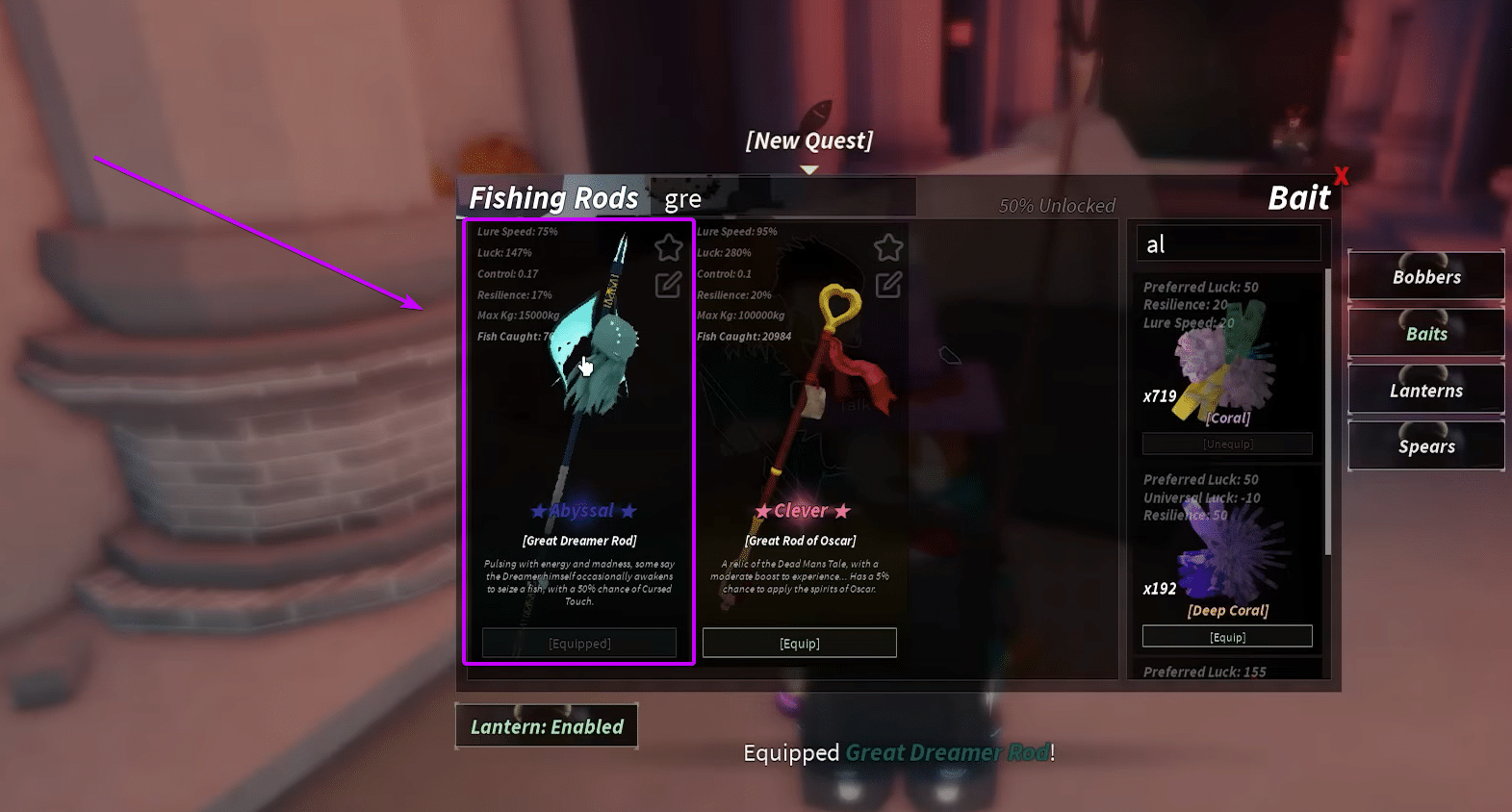This screenshot has width=1512, height=812.
Task: Open the Spears category
Action: (x=1425, y=446)
